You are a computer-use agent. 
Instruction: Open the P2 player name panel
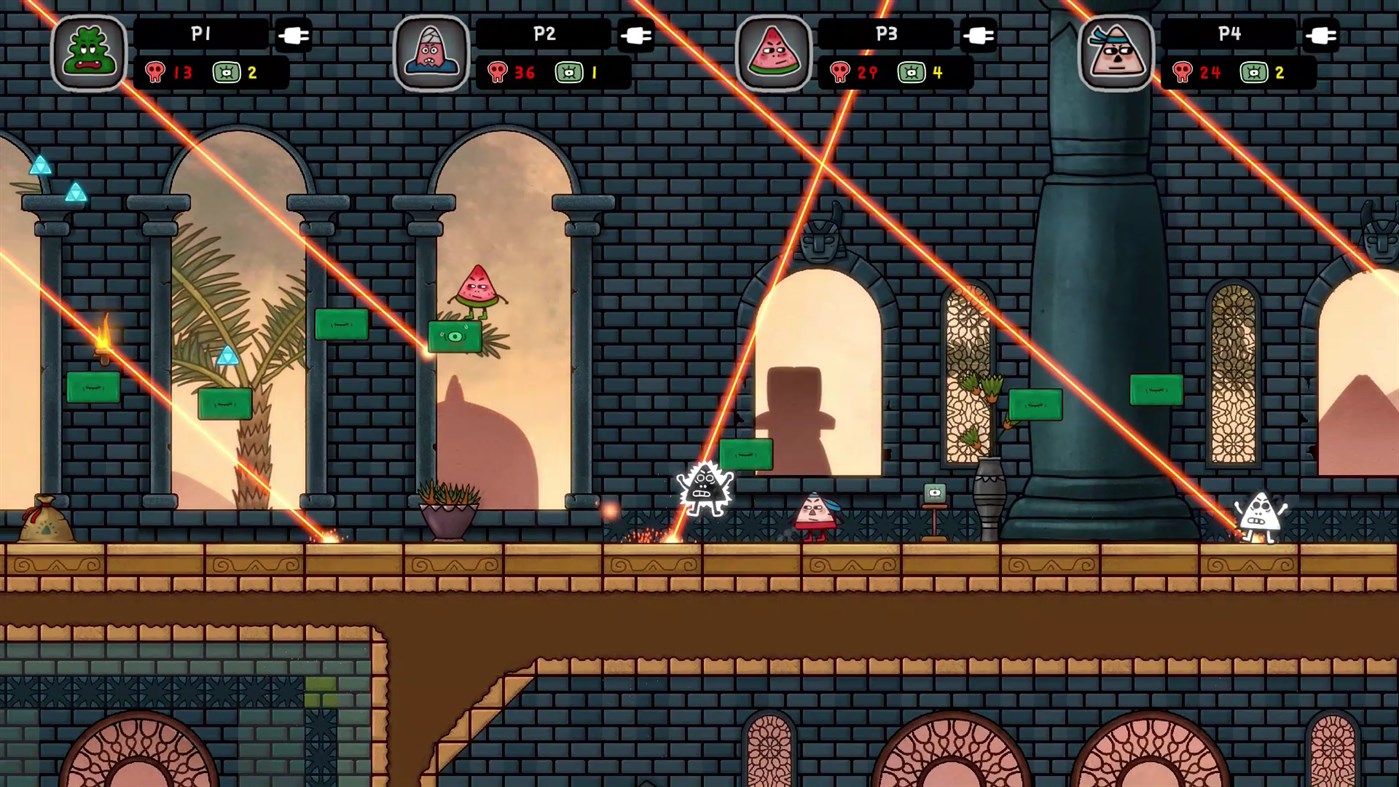pos(543,34)
